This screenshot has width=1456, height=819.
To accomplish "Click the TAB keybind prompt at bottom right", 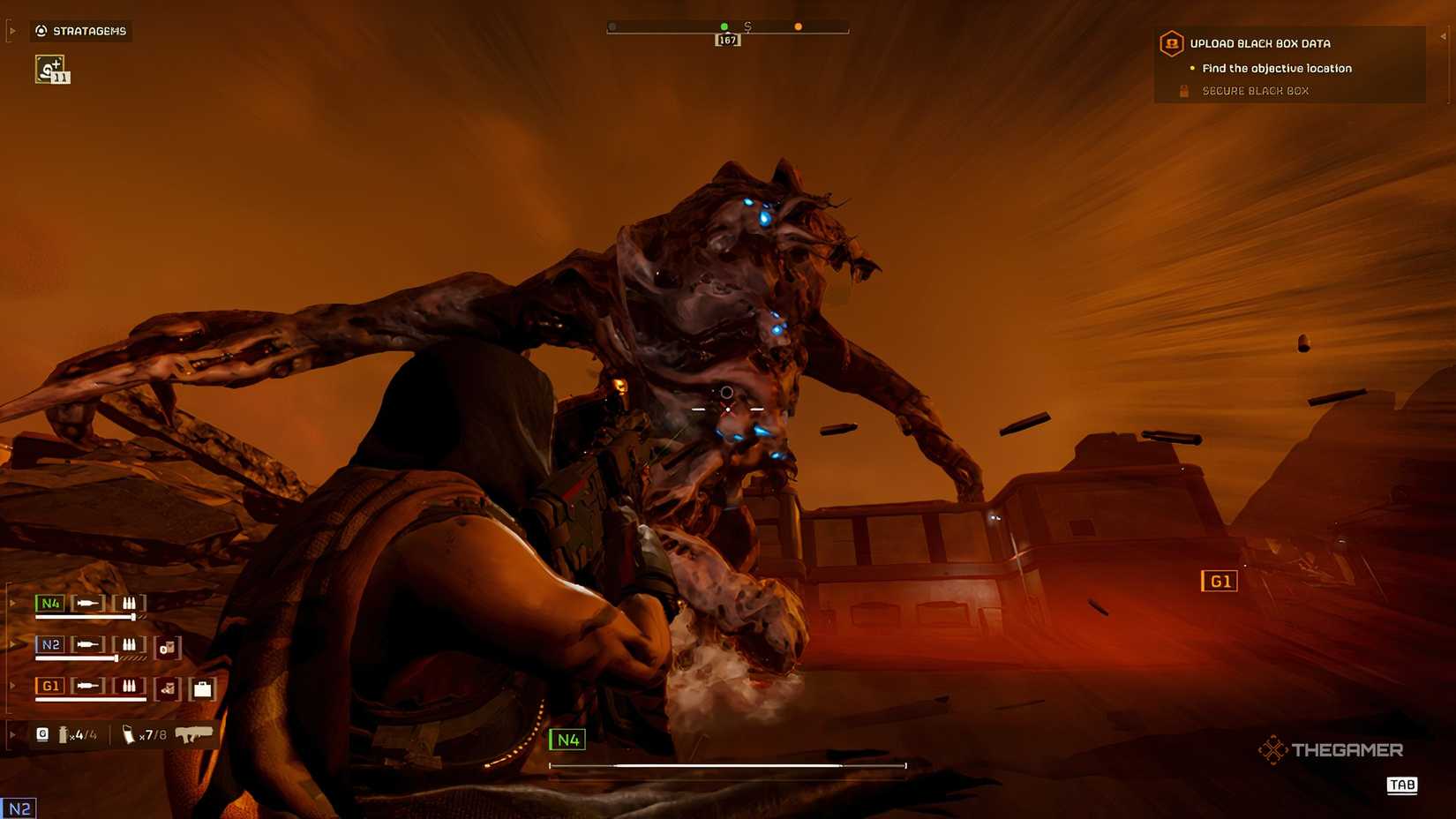I will 1402,785.
